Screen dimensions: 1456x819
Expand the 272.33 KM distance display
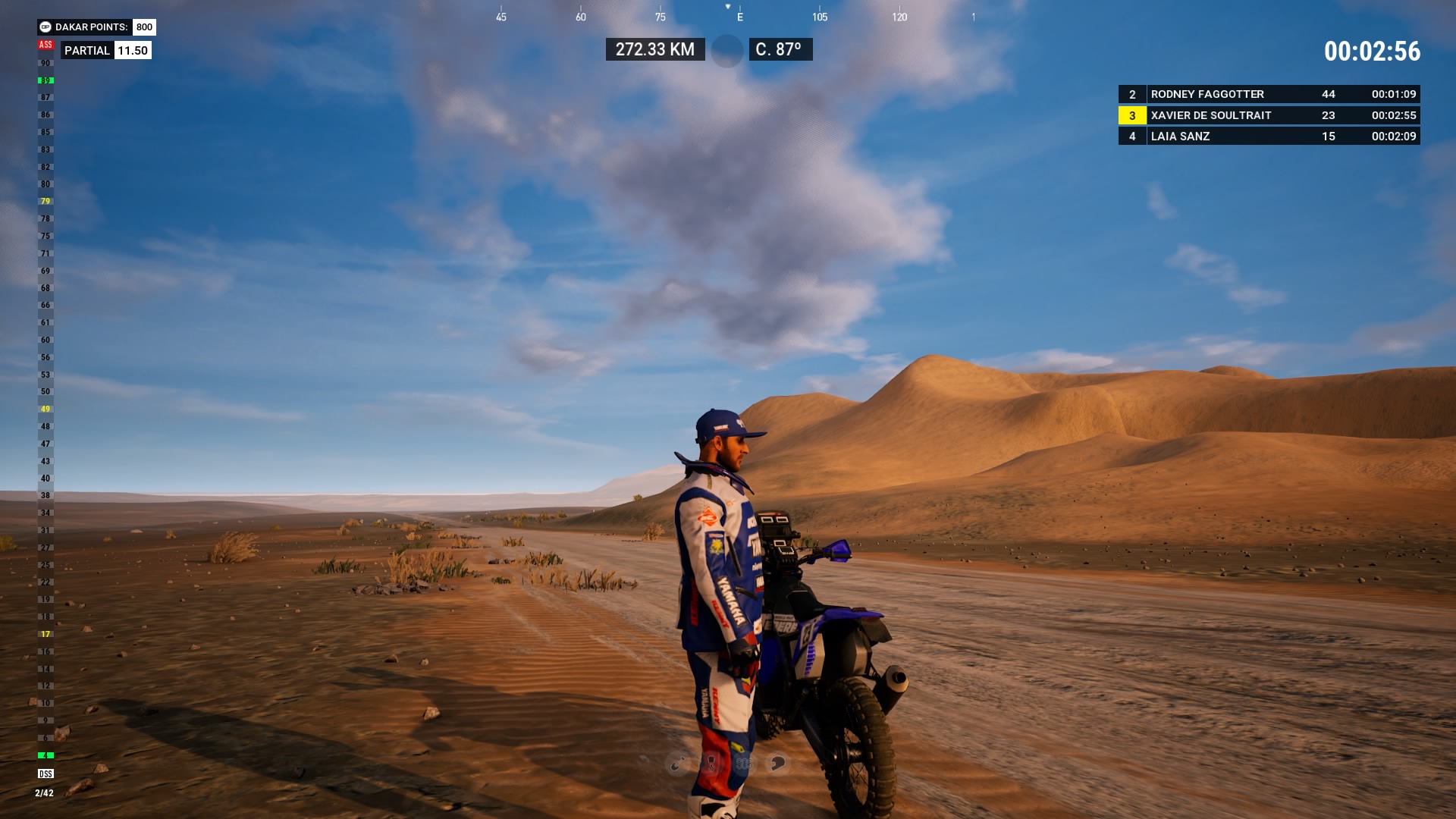[x=654, y=49]
